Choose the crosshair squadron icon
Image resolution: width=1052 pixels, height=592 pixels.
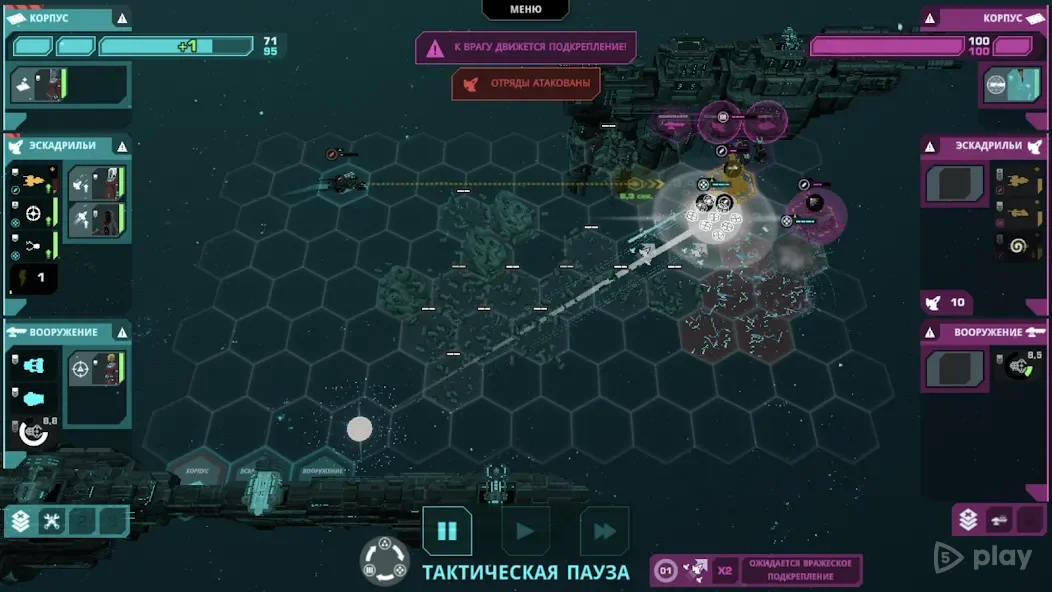[x=33, y=213]
